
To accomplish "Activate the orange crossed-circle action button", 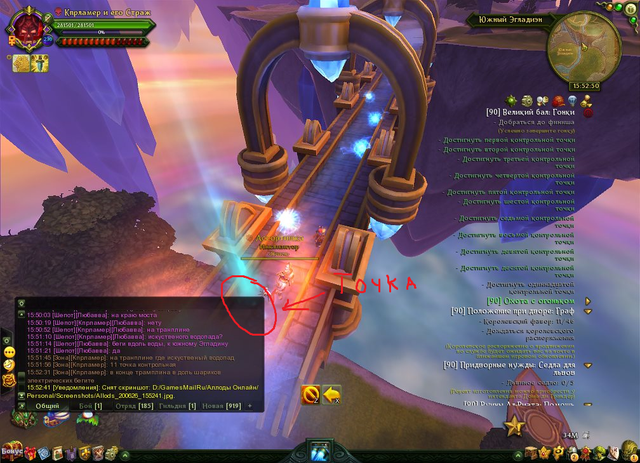I will click(310, 395).
